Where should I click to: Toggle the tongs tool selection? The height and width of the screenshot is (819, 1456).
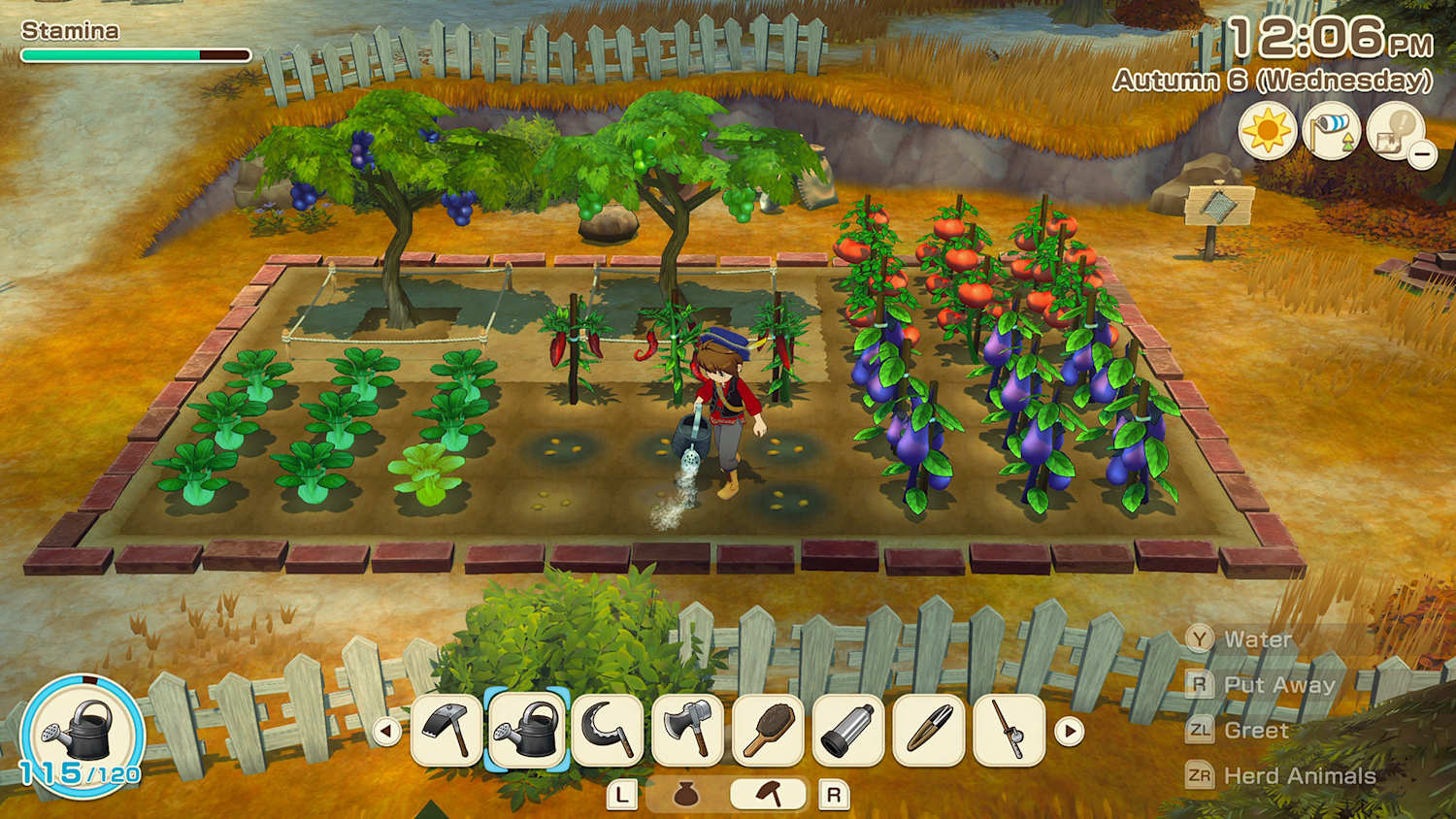pos(929,733)
